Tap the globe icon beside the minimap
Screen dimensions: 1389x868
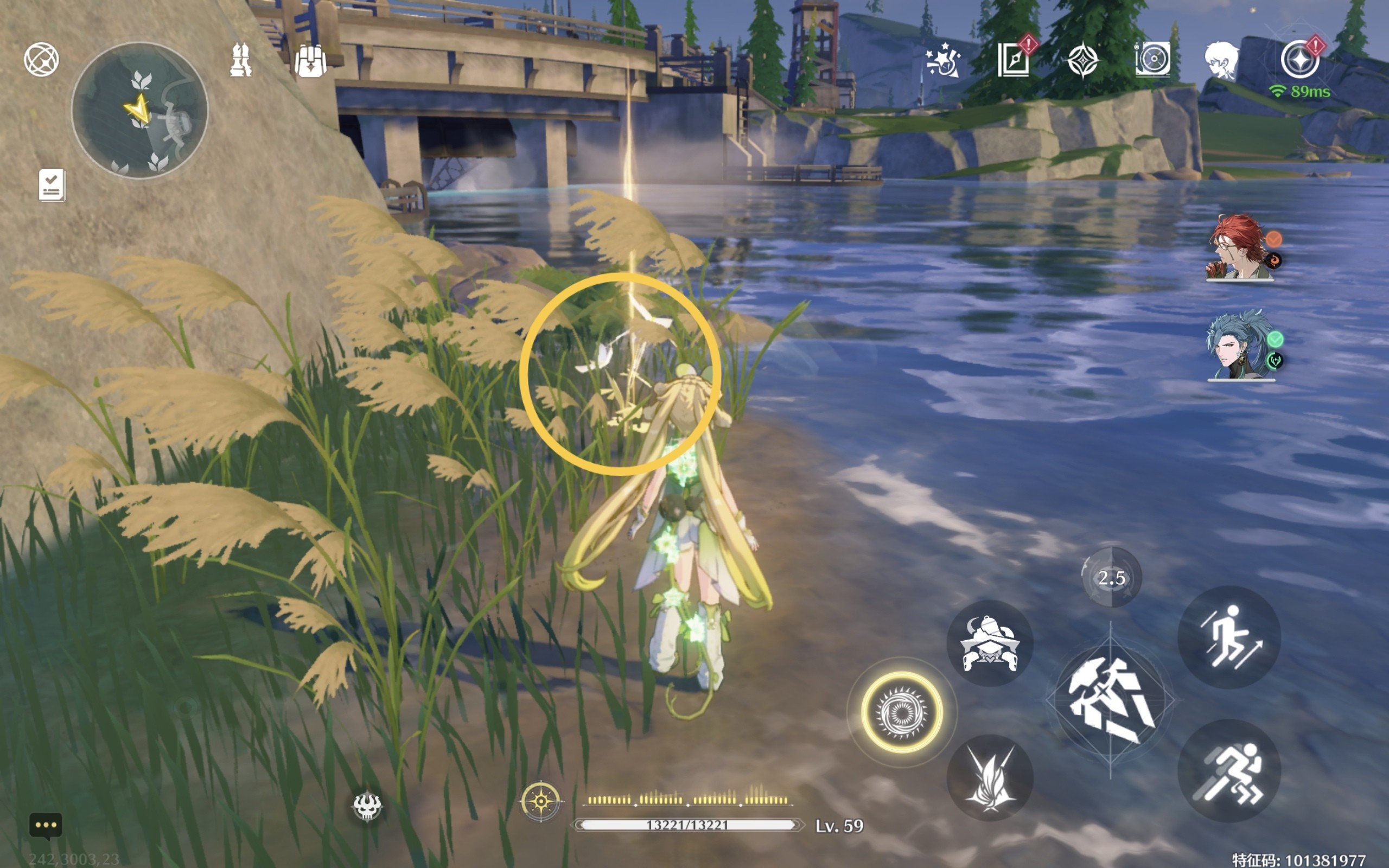(x=41, y=59)
